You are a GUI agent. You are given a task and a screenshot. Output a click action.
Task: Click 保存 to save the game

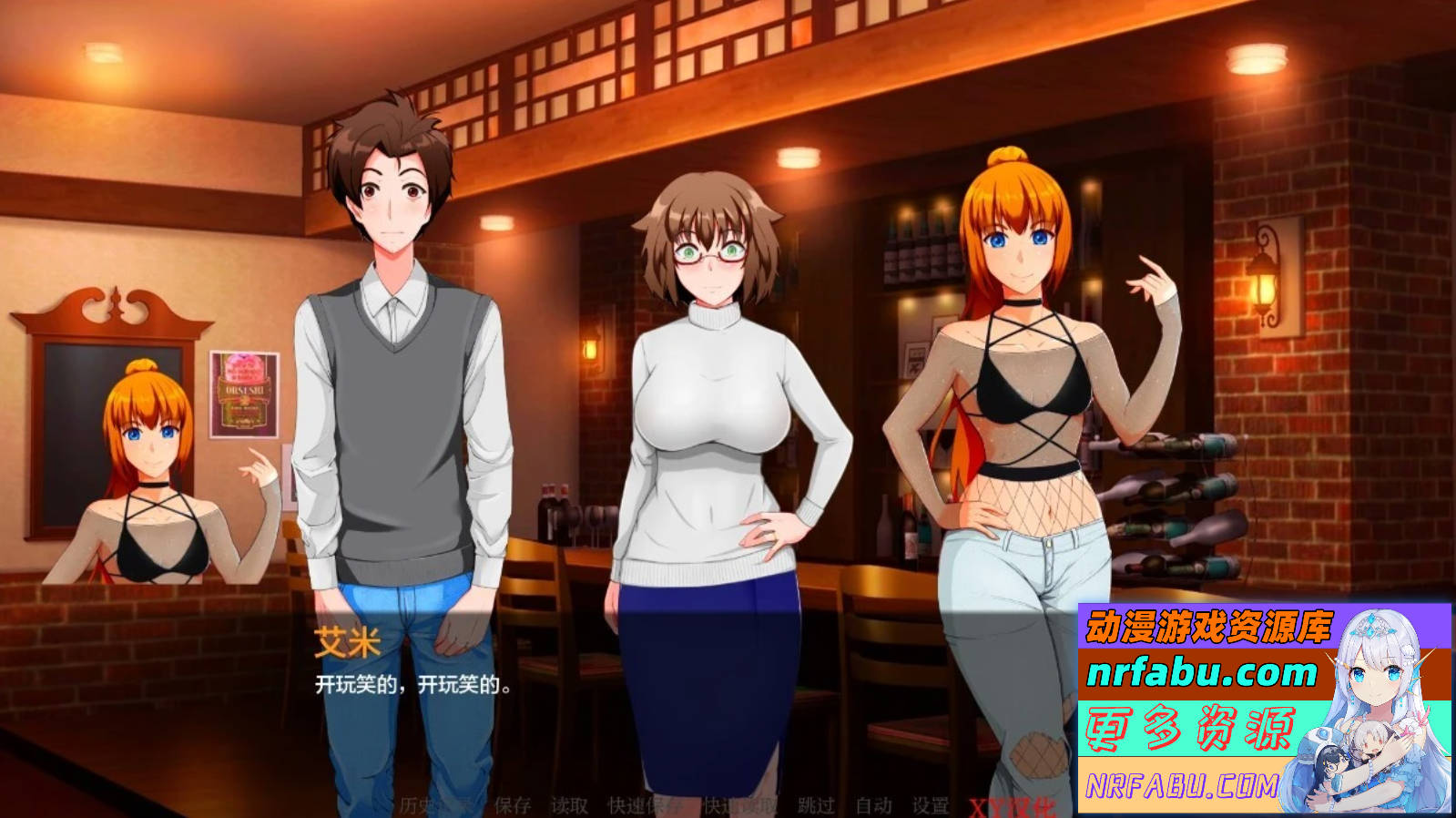coord(512,803)
